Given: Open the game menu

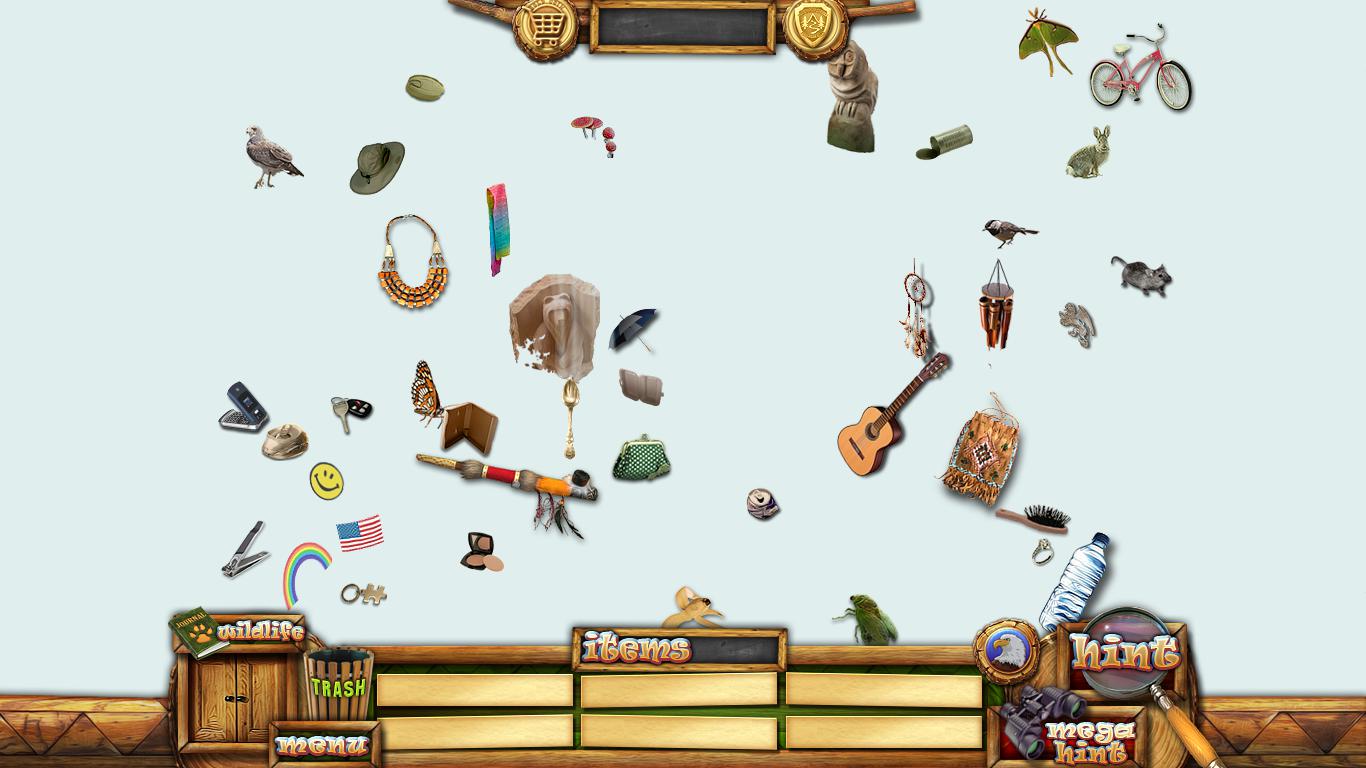Looking at the screenshot, I should click(323, 745).
